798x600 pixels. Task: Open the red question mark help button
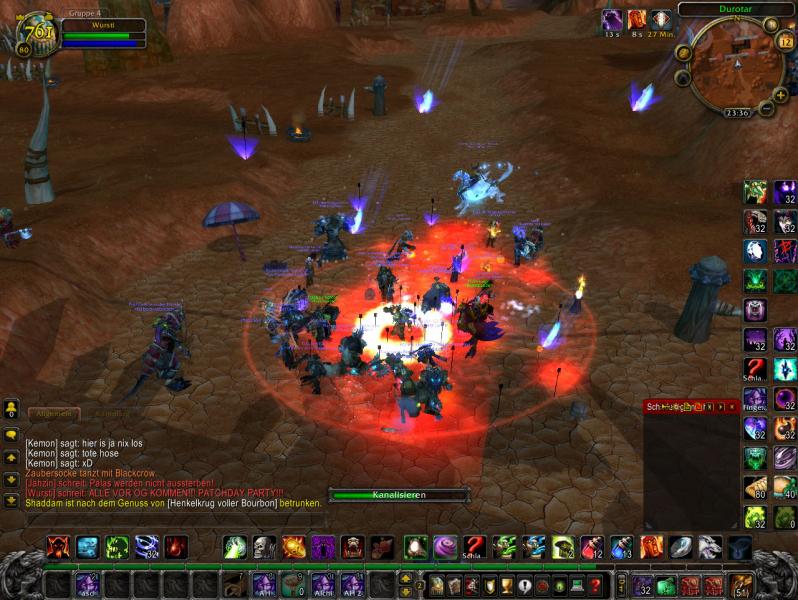pyautogui.click(x=595, y=585)
